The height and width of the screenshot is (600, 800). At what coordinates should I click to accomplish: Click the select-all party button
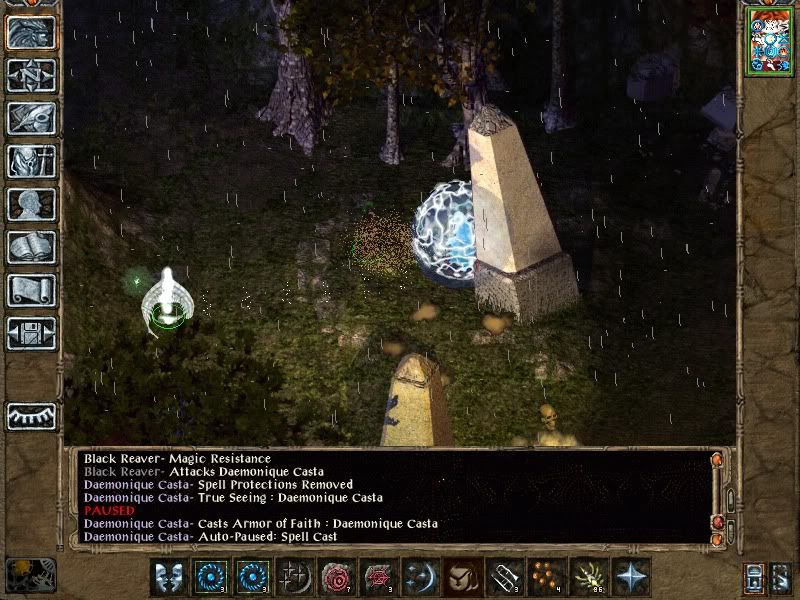click(x=754, y=578)
